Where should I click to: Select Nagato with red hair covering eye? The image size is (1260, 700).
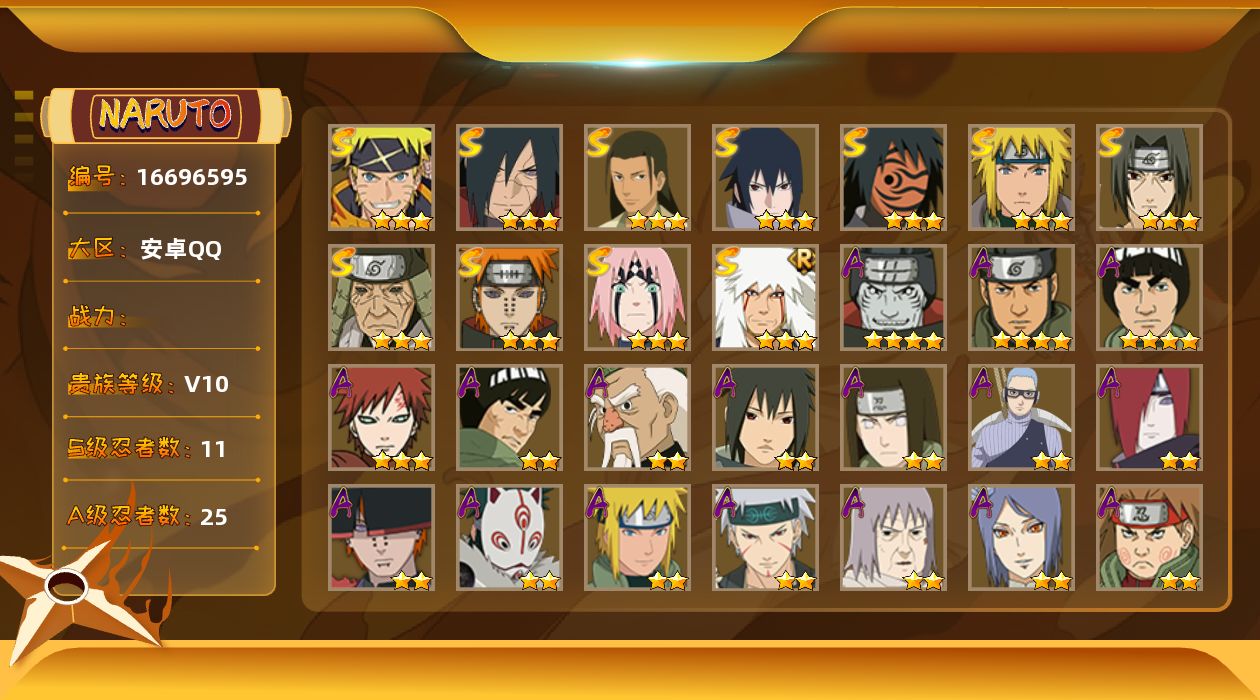[1149, 418]
